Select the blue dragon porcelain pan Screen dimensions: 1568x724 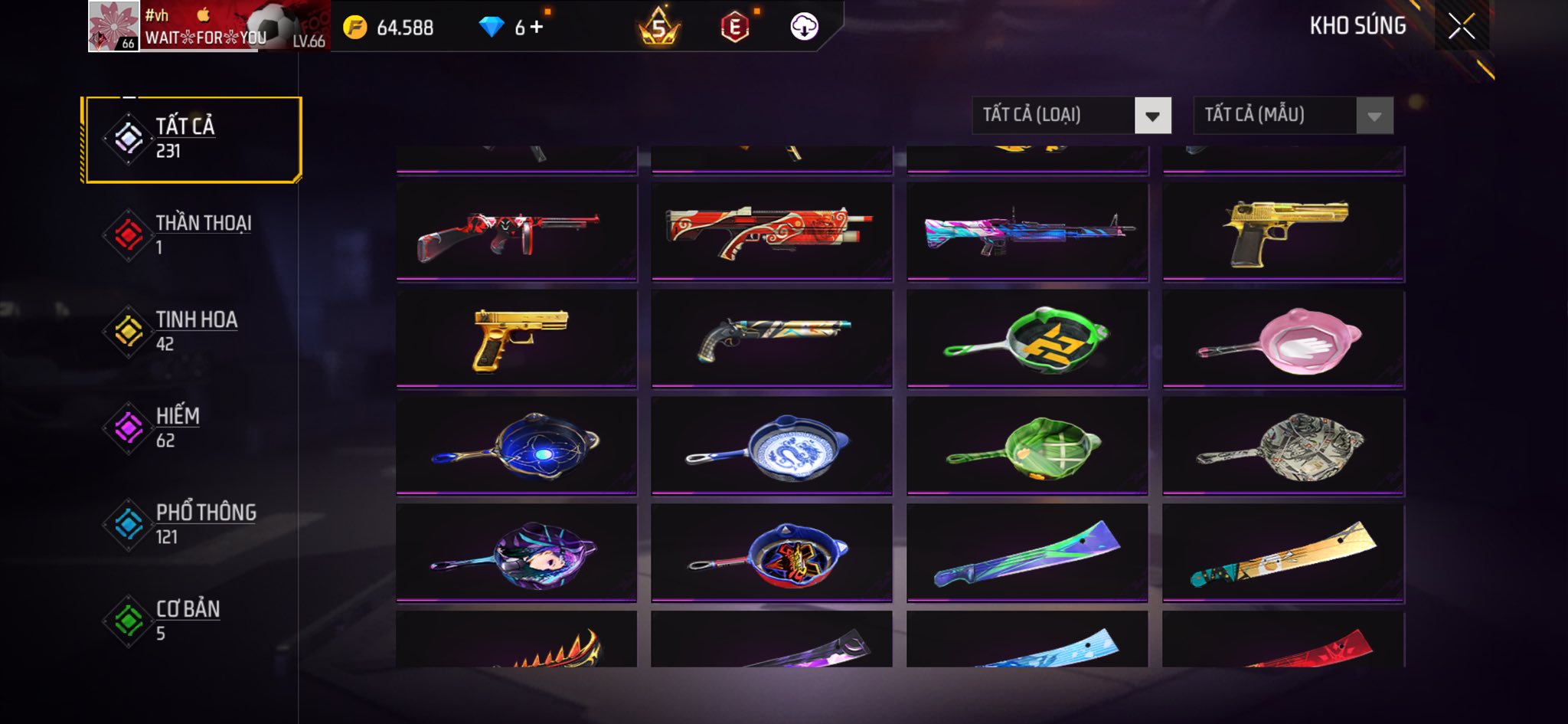[772, 446]
